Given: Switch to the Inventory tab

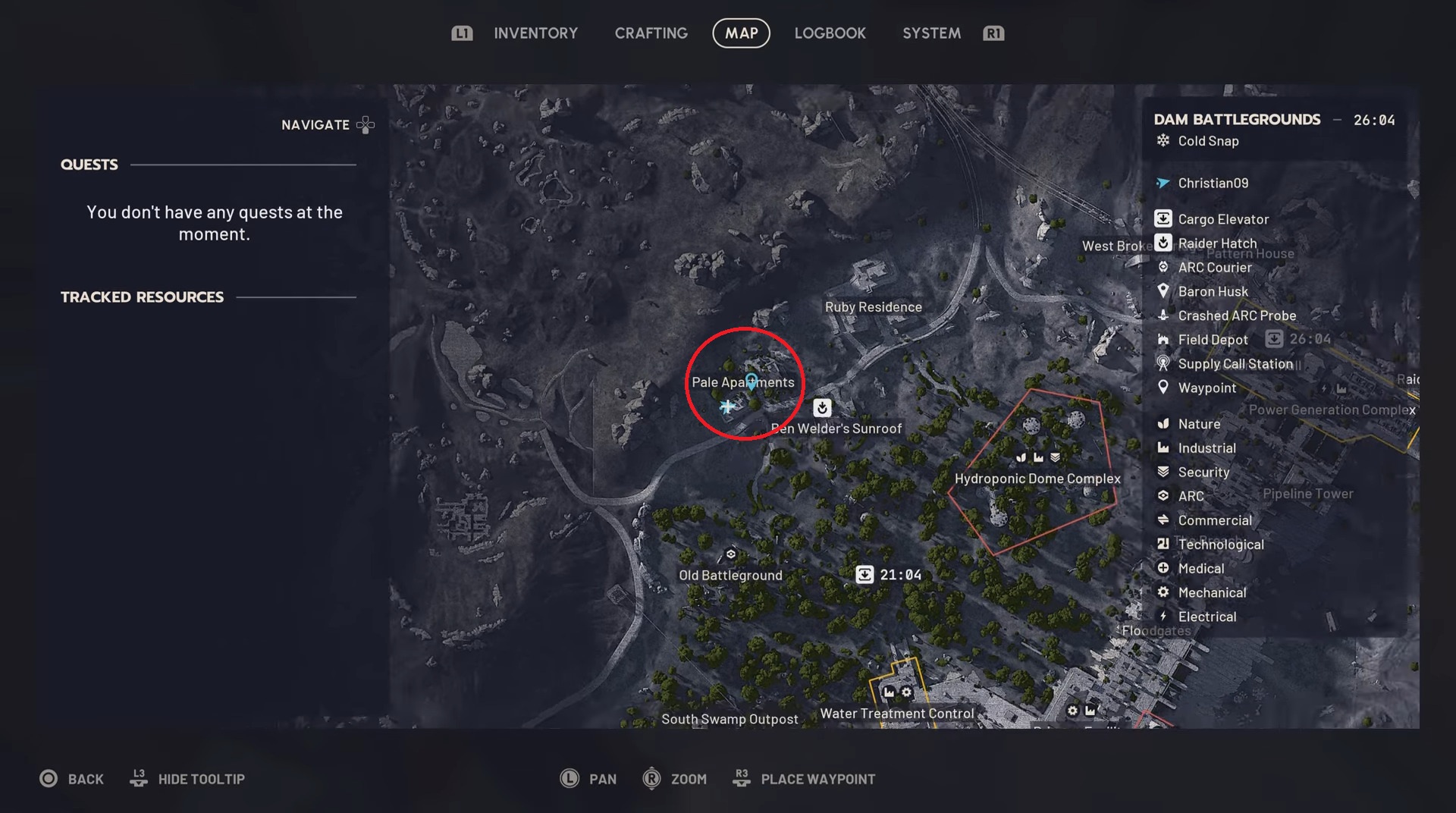Looking at the screenshot, I should point(536,33).
